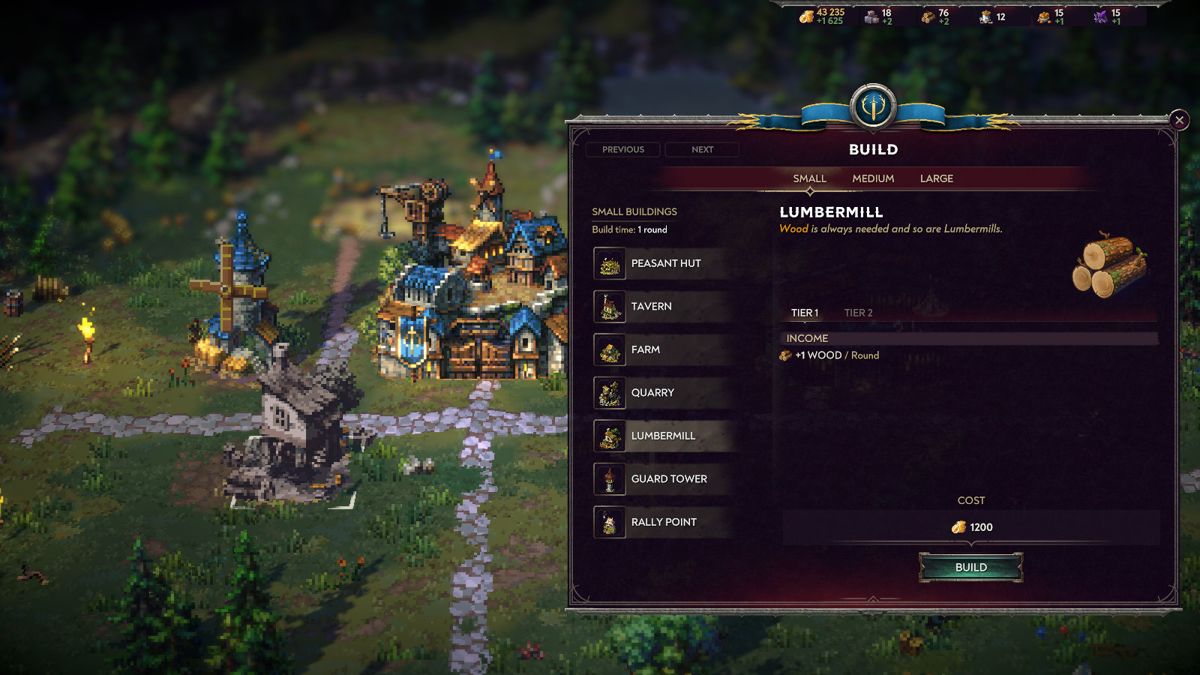This screenshot has height=675, width=1200.
Task: Confirm with the green Build button
Action: pos(971,568)
